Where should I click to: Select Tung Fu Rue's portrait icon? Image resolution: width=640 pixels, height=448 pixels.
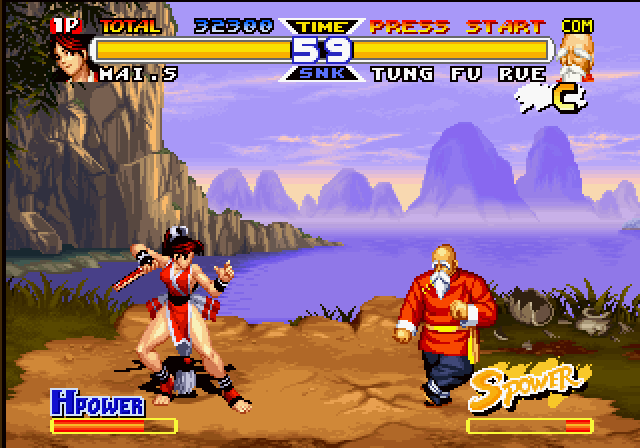pyautogui.click(x=572, y=57)
